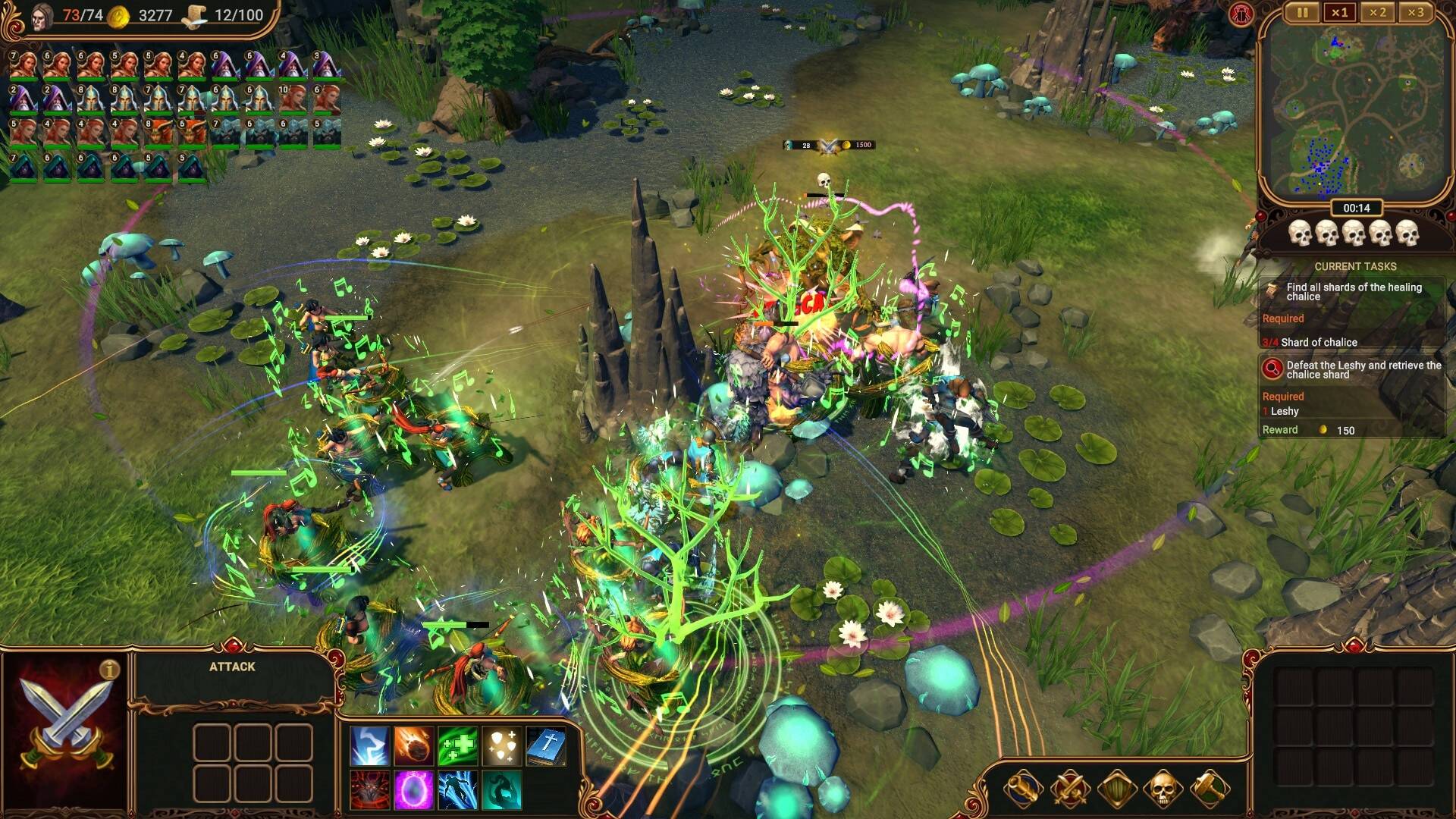Cast the teal silhouette spell
Viewport: 1456px width, 819px height.
pyautogui.click(x=502, y=789)
